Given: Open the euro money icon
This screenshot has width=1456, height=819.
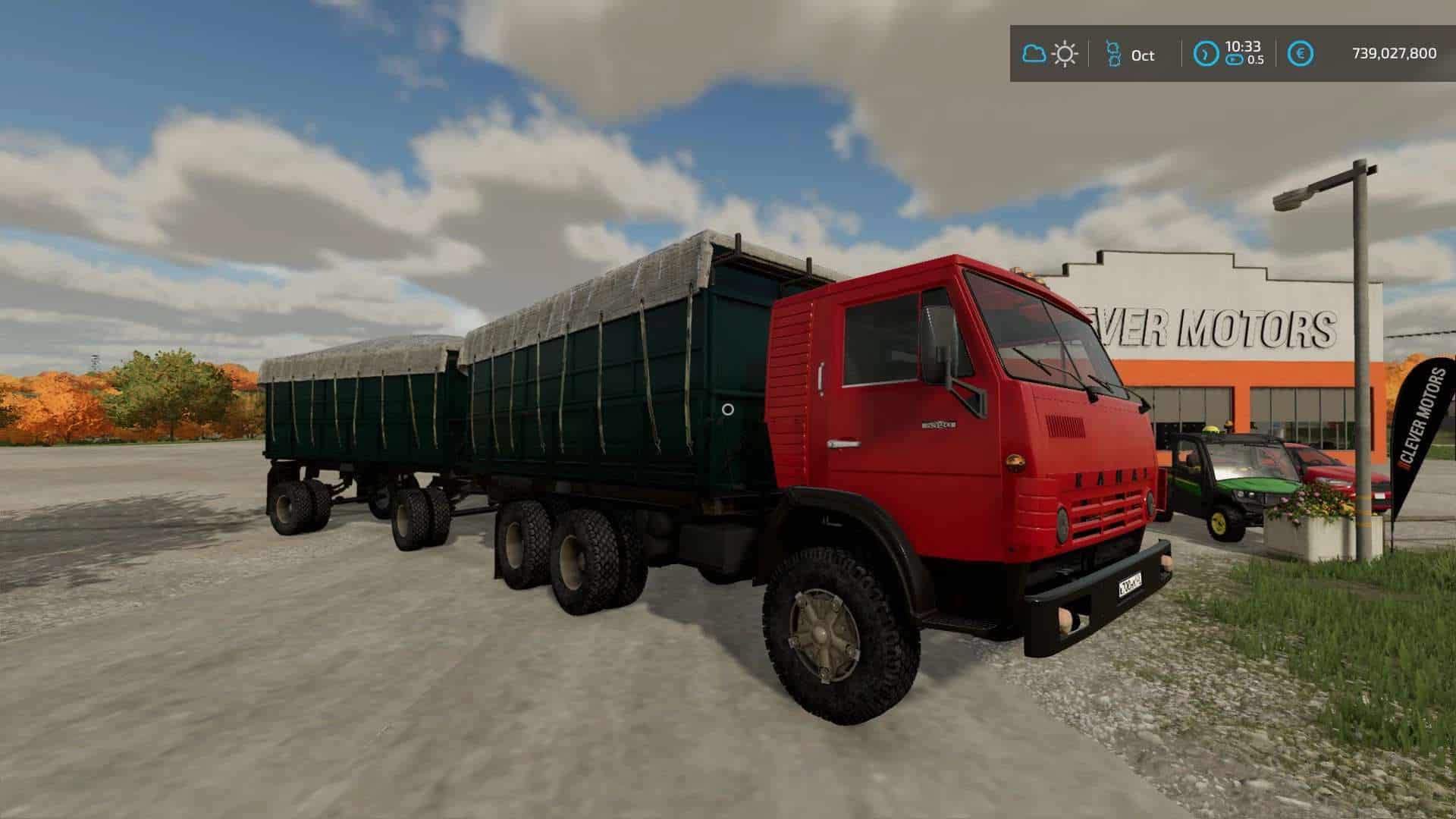Looking at the screenshot, I should point(1301,54).
